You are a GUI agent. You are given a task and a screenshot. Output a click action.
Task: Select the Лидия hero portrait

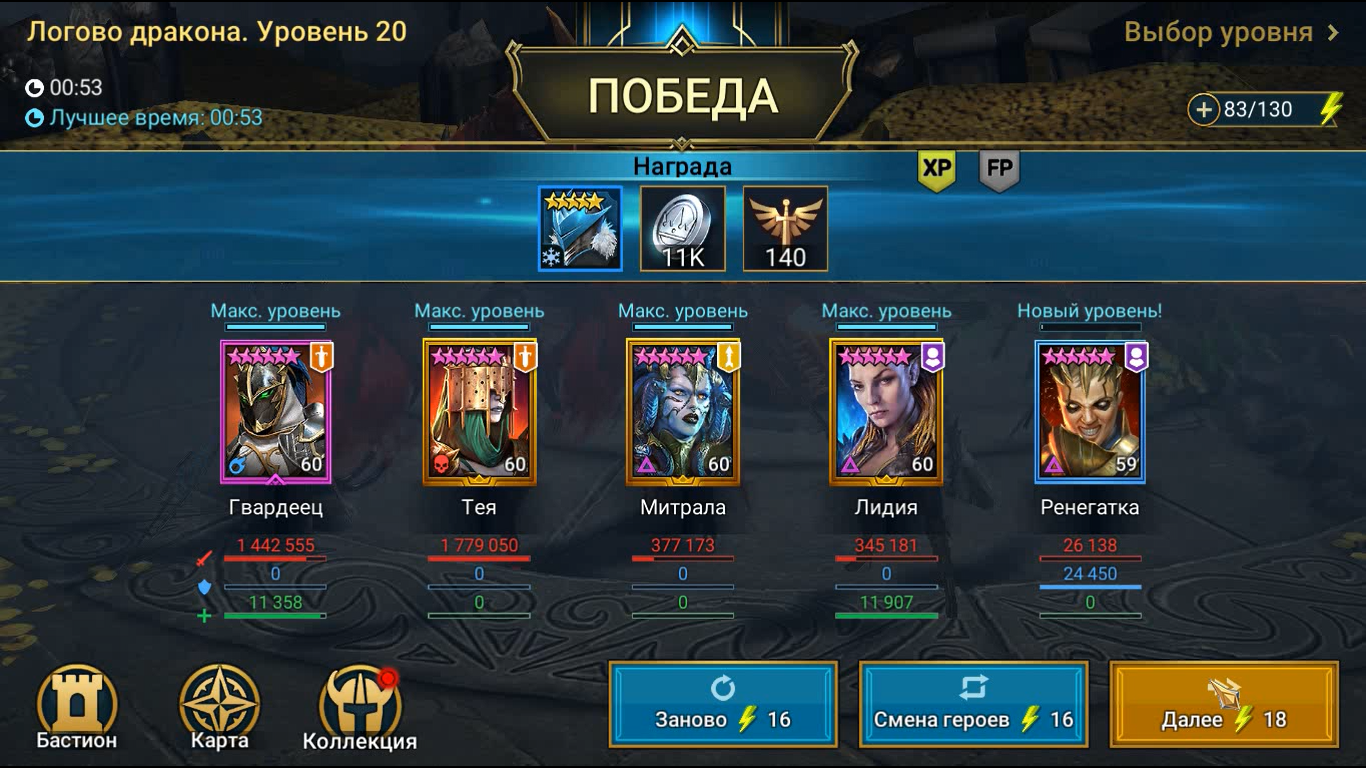click(885, 412)
